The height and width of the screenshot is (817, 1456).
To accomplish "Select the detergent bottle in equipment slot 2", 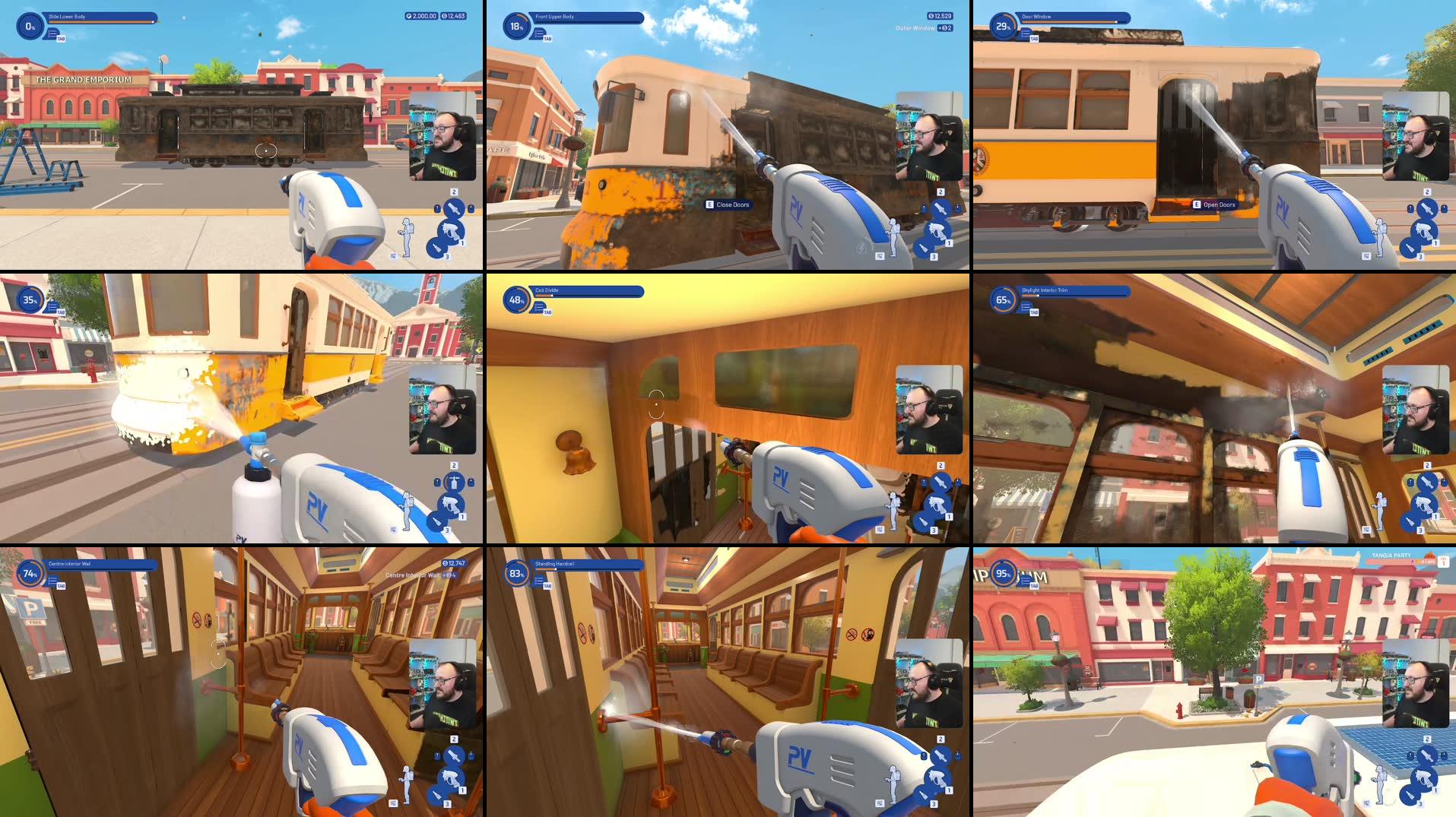I will pyautogui.click(x=454, y=207).
